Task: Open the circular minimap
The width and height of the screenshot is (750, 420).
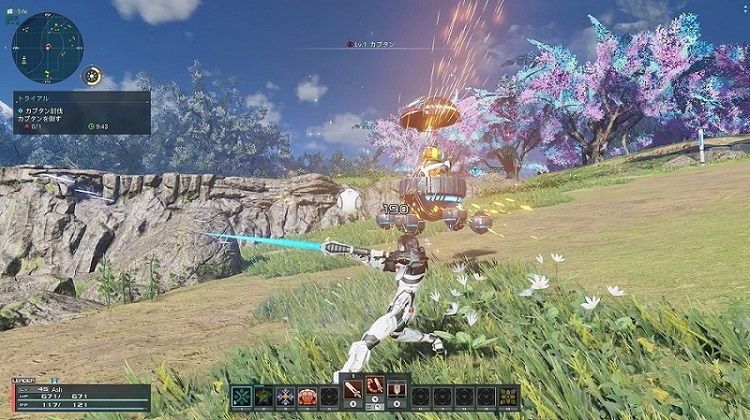Action: click(x=47, y=47)
